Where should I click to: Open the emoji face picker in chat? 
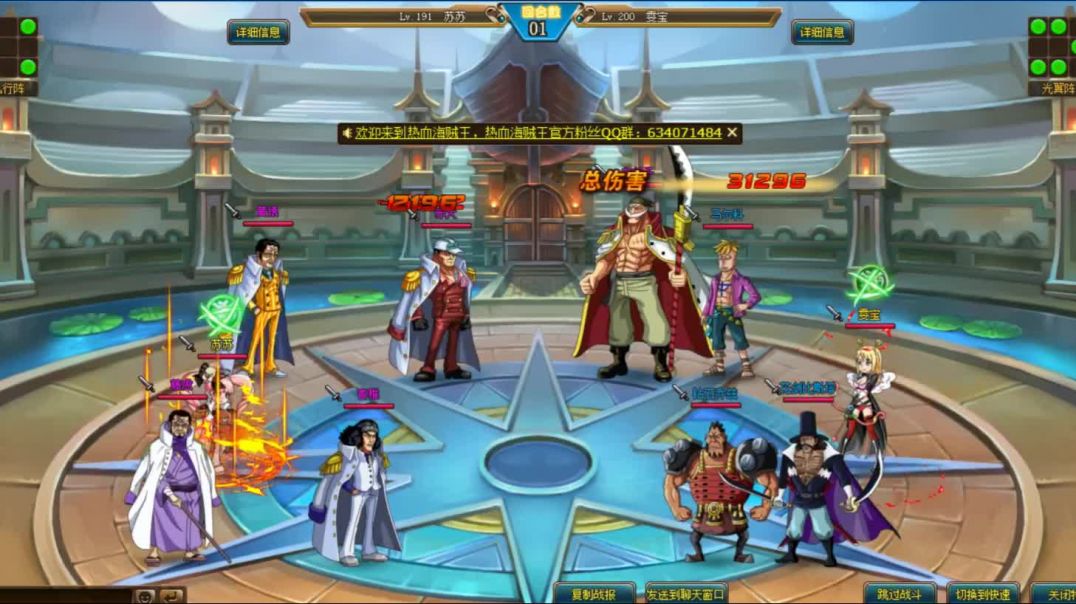[x=145, y=596]
